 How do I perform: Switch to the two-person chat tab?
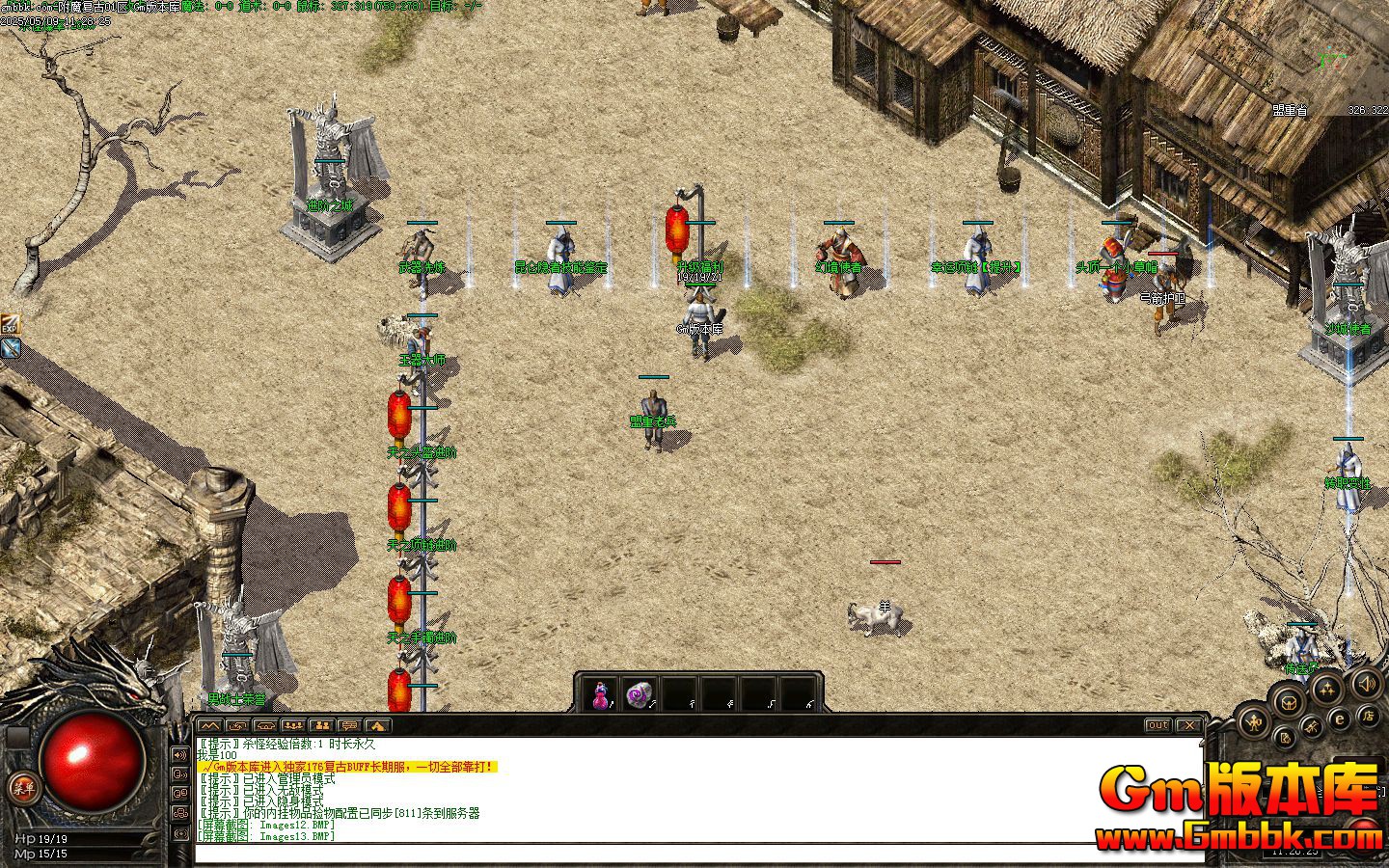click(x=322, y=725)
